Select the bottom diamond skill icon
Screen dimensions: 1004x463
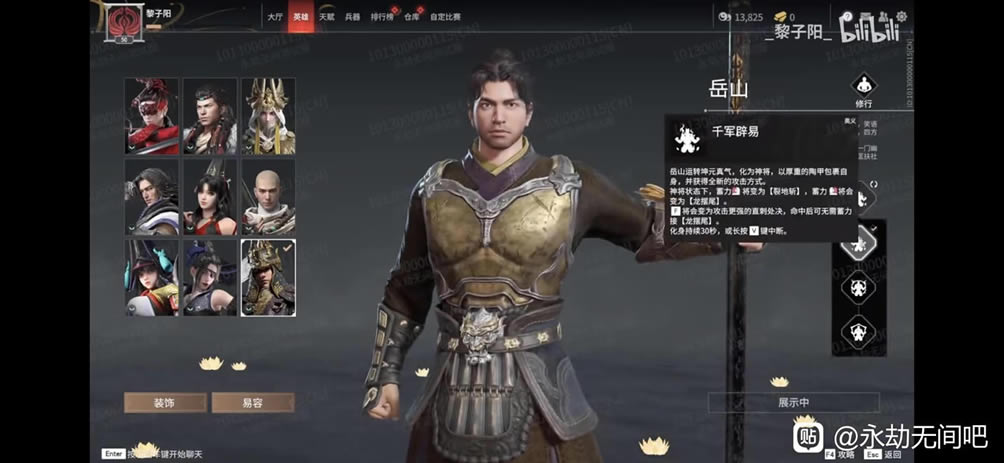[x=856, y=328]
